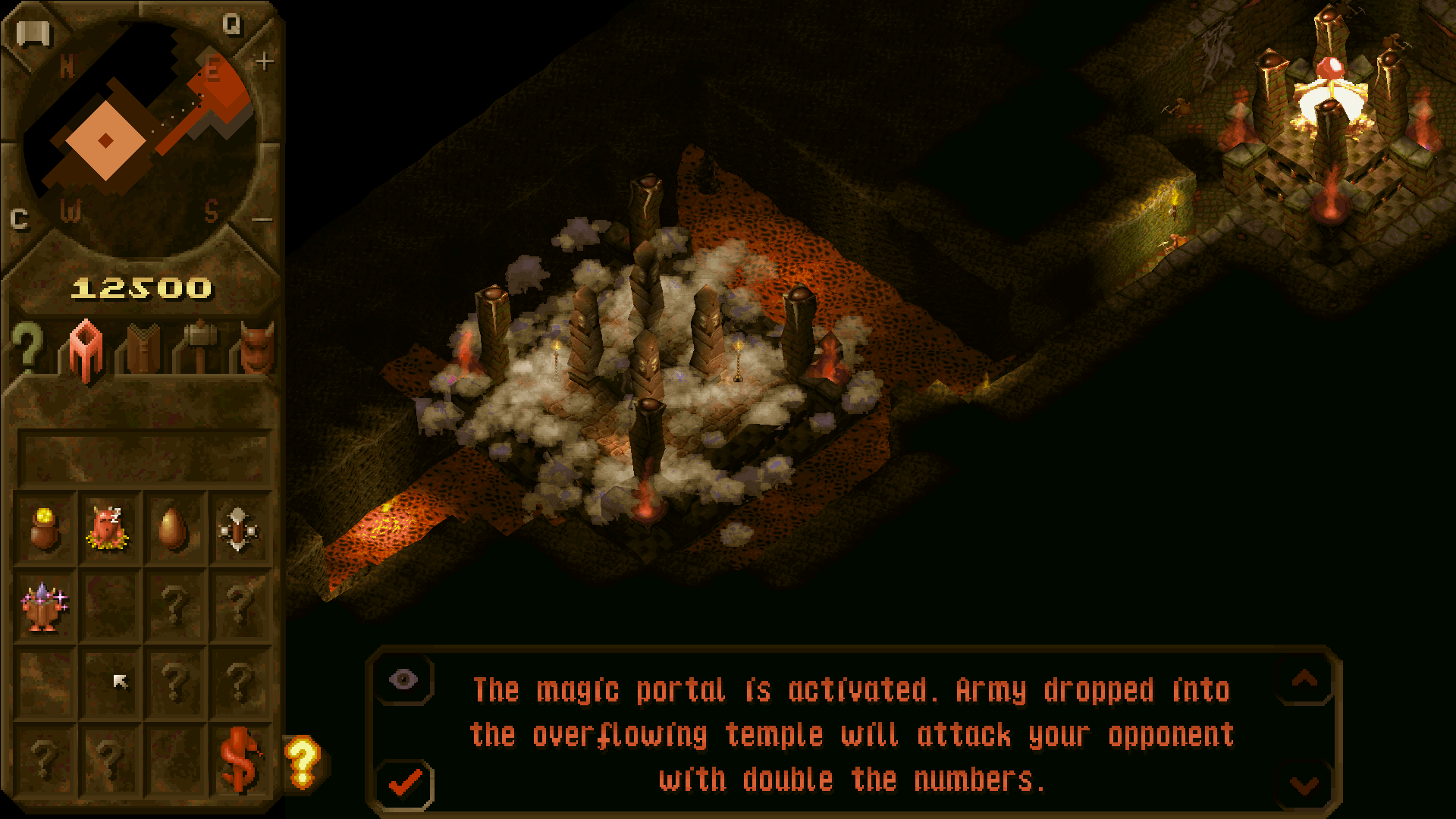Switch to the spellbook tab

click(143, 349)
